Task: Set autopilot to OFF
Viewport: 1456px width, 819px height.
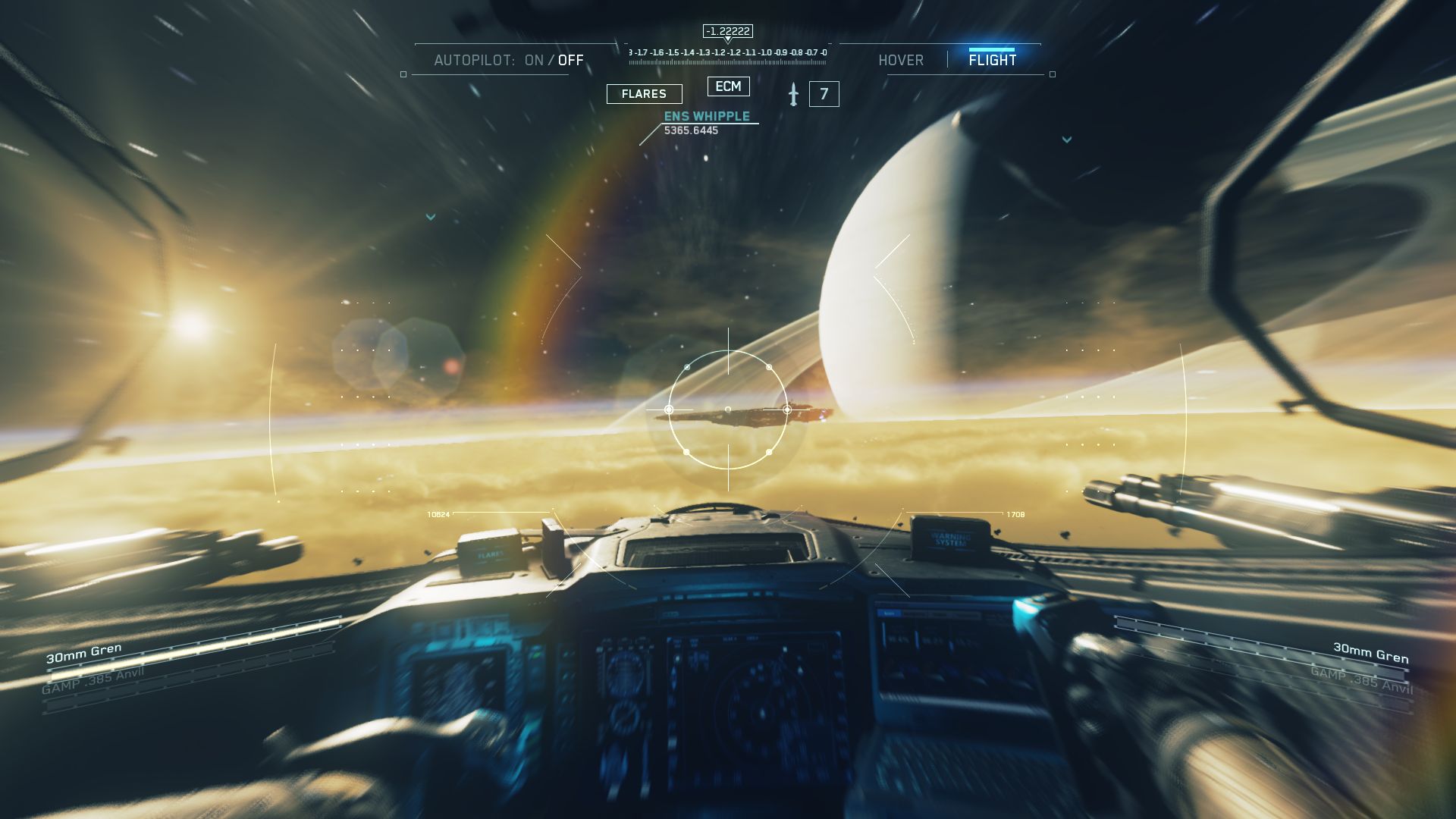Action: coord(571,61)
